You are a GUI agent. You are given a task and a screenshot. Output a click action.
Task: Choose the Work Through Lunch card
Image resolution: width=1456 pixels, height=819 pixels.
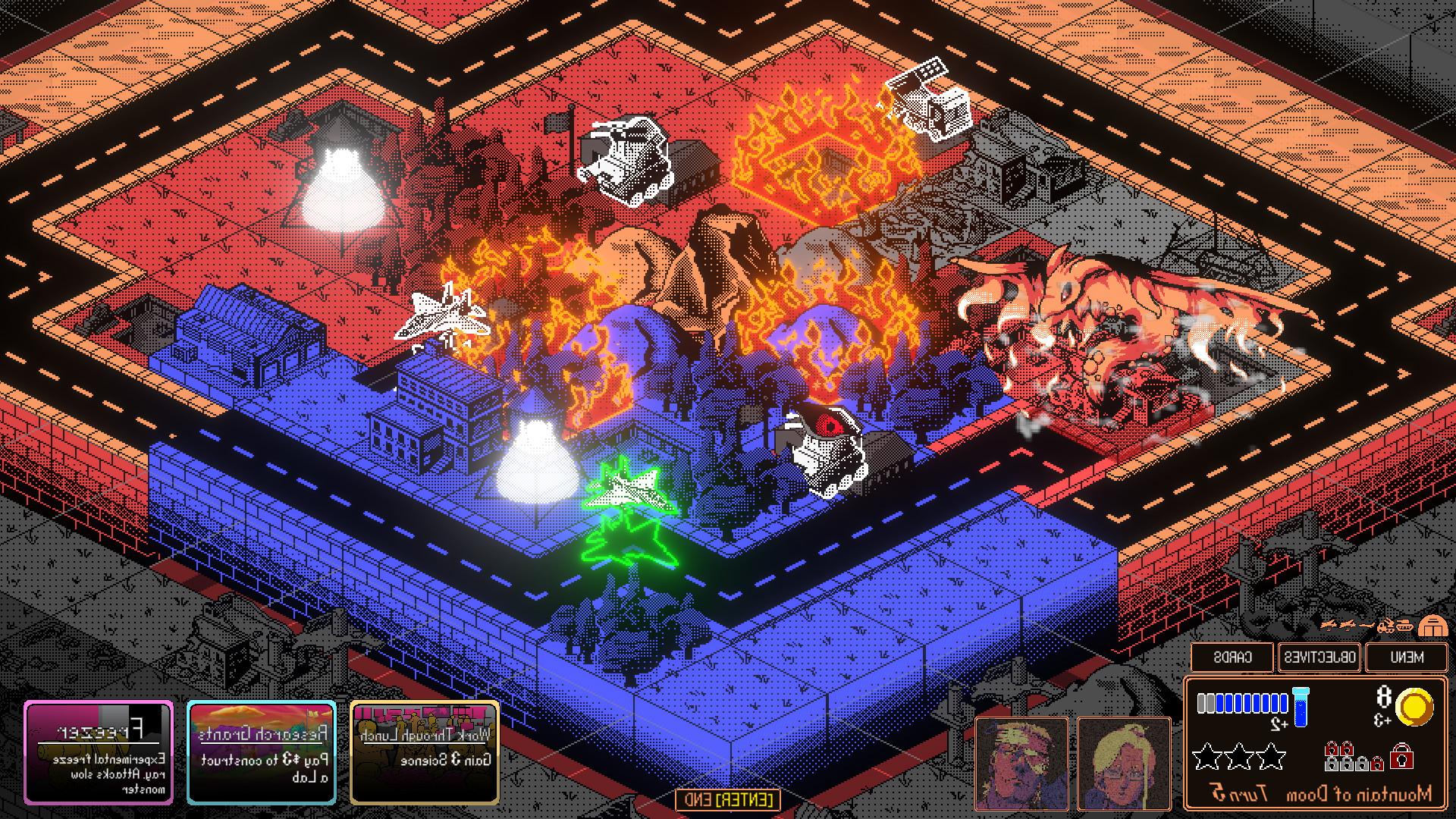[425, 752]
